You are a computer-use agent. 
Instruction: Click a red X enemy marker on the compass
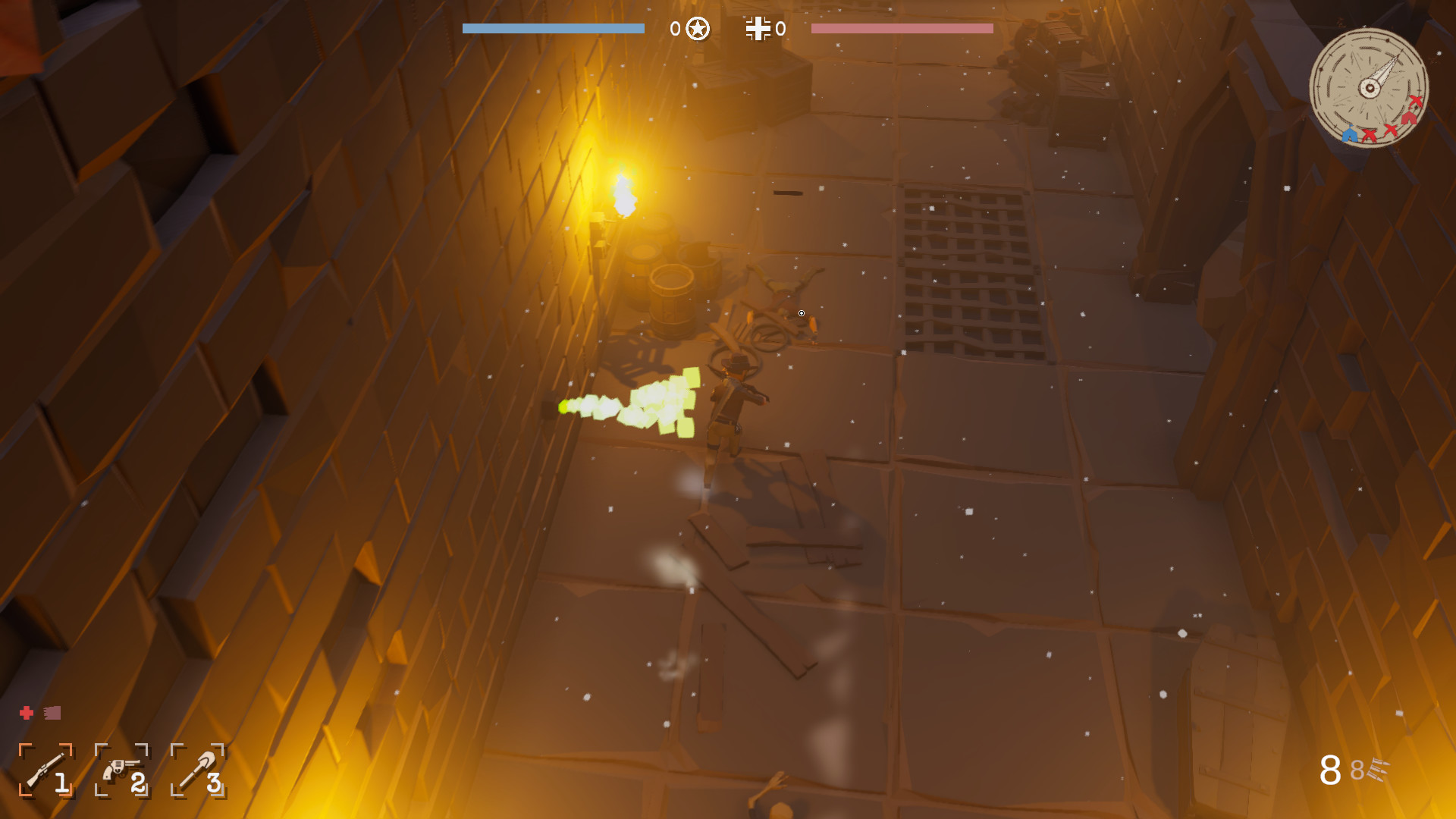coord(1370,135)
